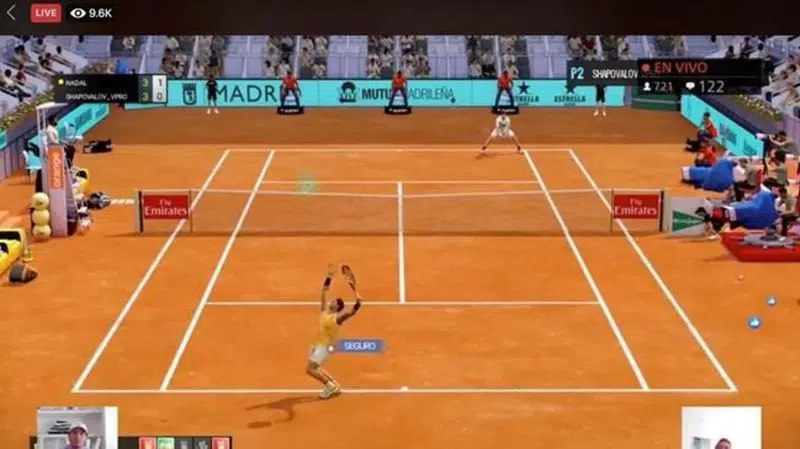Click the EN VIVO stream status panel
This screenshot has height=449, width=800.
pyautogui.click(x=698, y=76)
